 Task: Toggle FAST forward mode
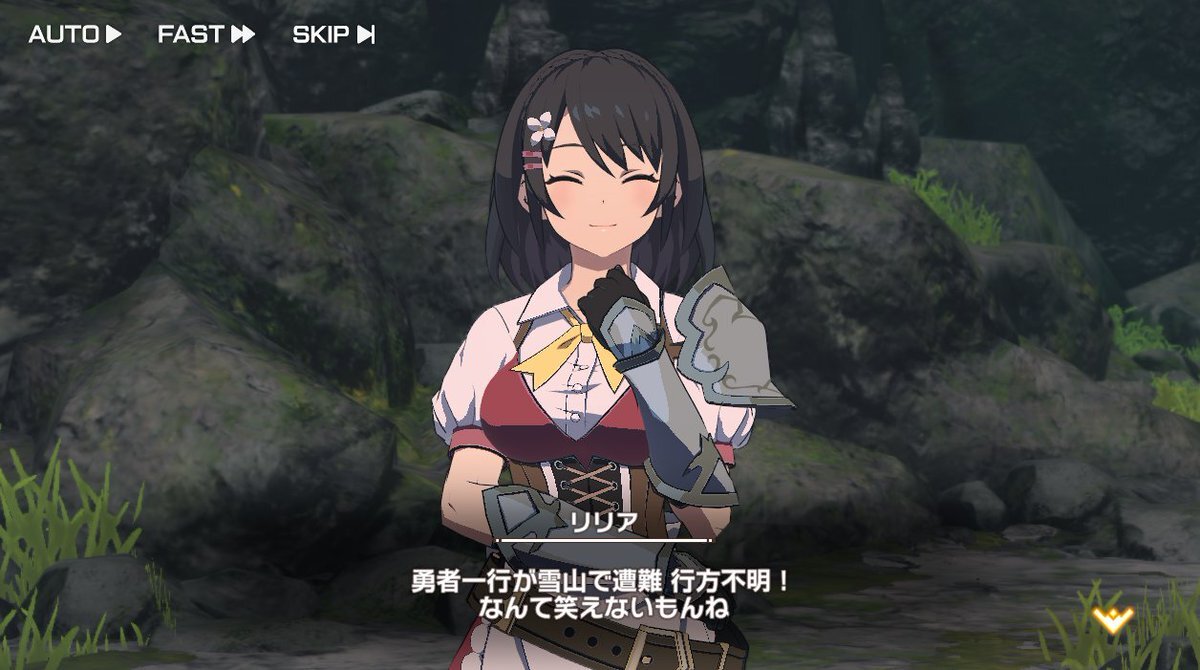(206, 34)
